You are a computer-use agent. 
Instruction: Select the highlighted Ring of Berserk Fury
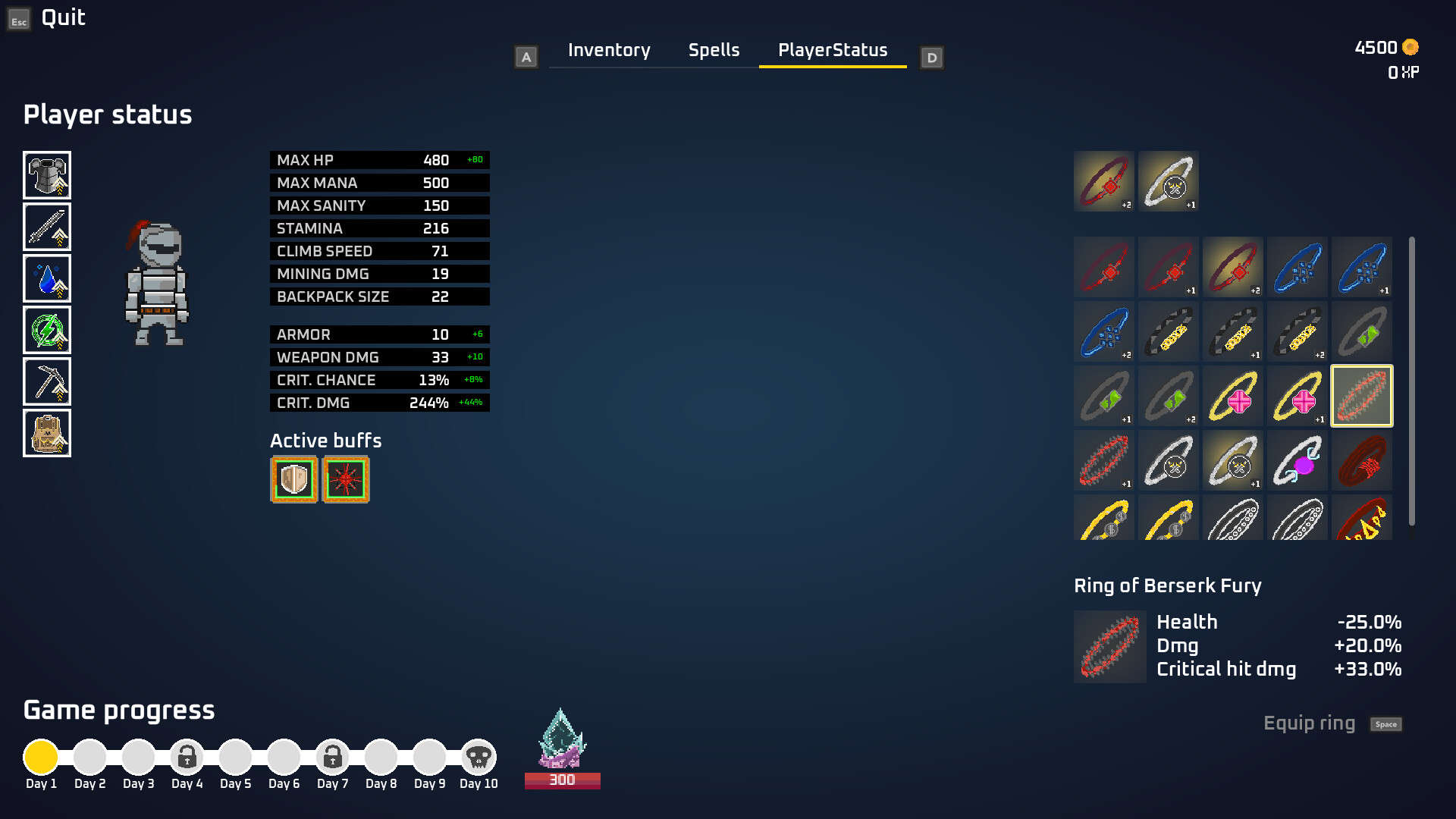(x=1362, y=396)
